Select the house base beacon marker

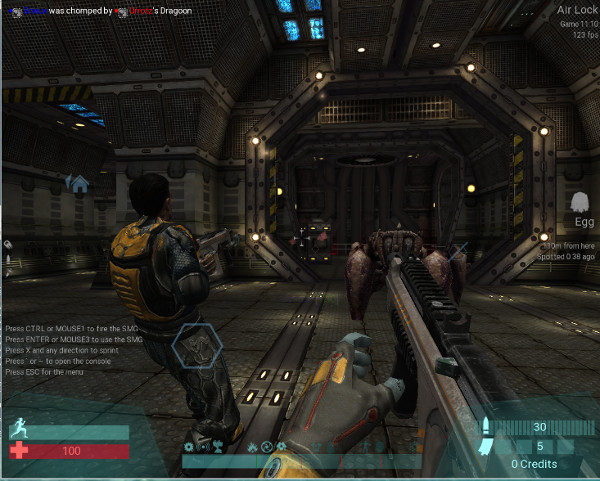tap(78, 182)
